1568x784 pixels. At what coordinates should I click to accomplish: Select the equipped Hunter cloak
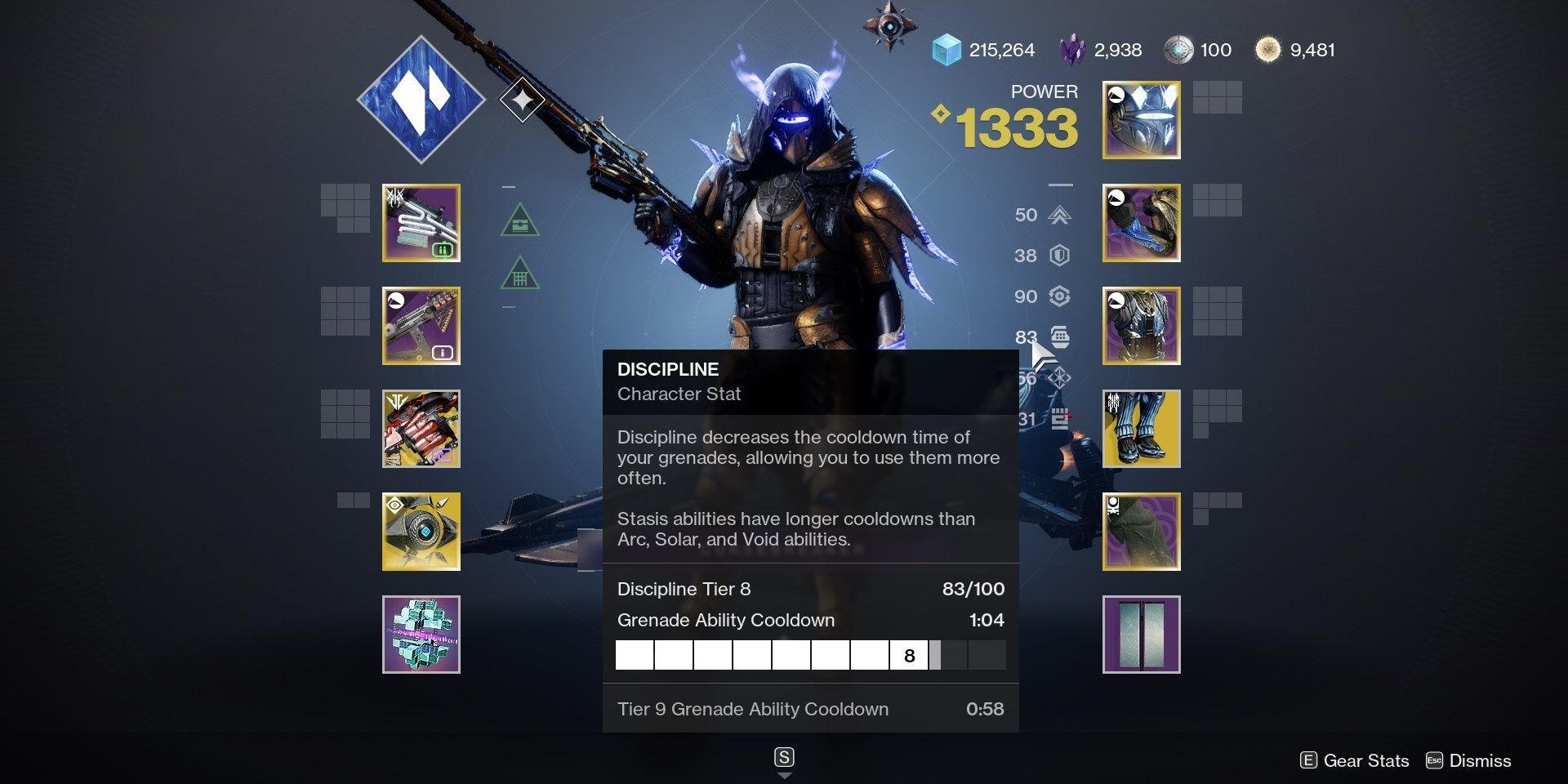point(1140,531)
